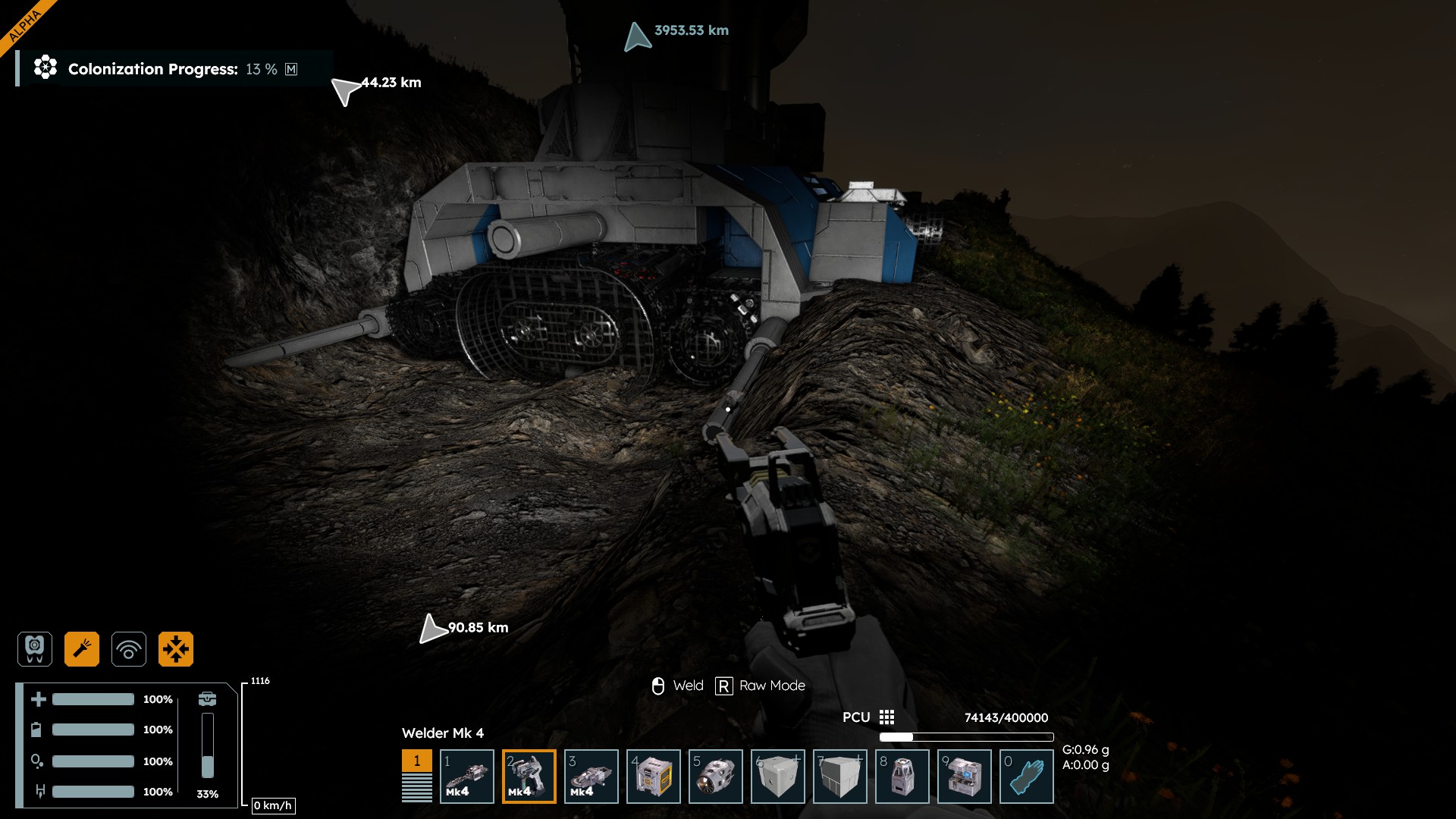Viewport: 1456px width, 819px height.
Task: Select the cargo container block slot
Action: click(654, 776)
